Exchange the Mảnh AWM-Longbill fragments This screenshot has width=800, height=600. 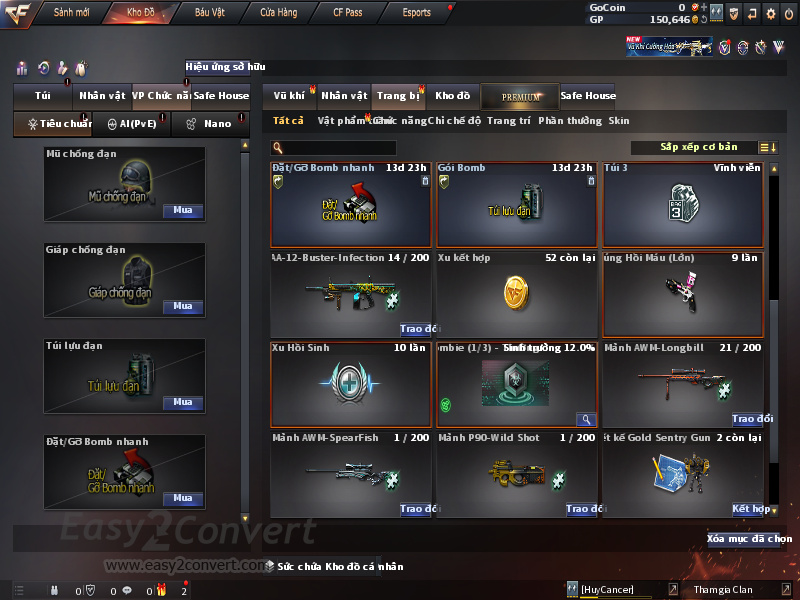click(752, 419)
